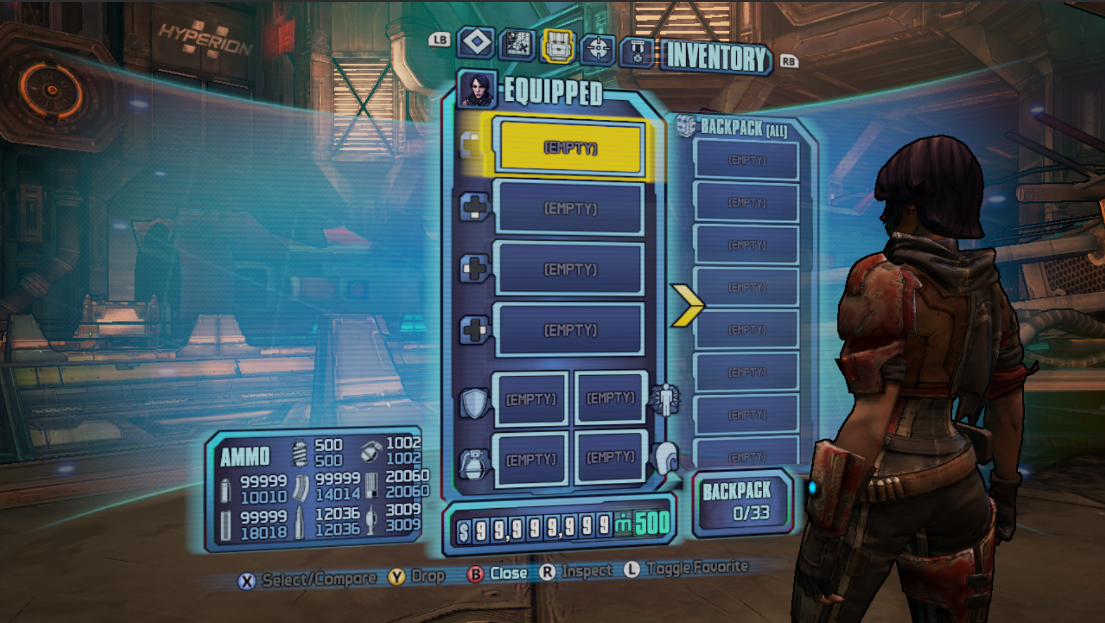This screenshot has width=1105, height=623.
Task: Open the Skills tab with crosshair icon
Action: click(x=597, y=47)
